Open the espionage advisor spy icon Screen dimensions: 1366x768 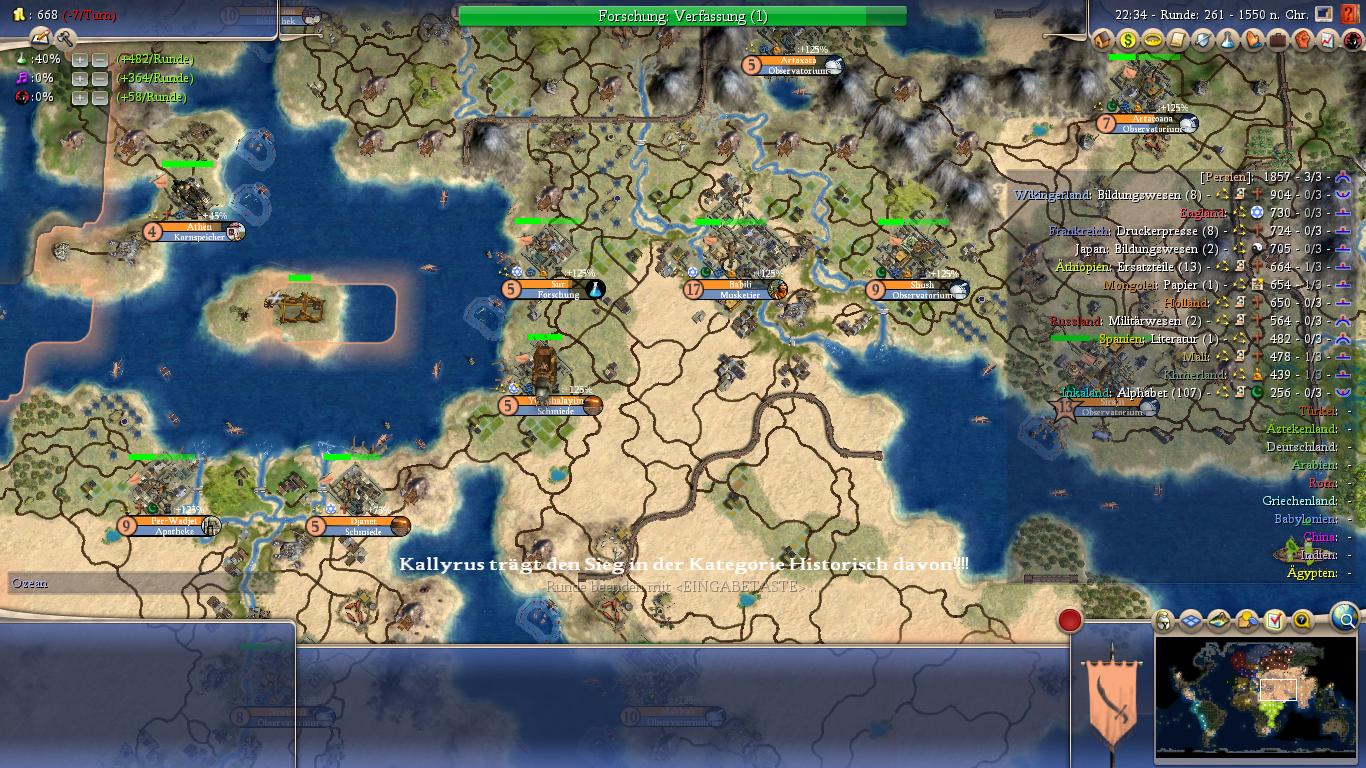click(1353, 40)
